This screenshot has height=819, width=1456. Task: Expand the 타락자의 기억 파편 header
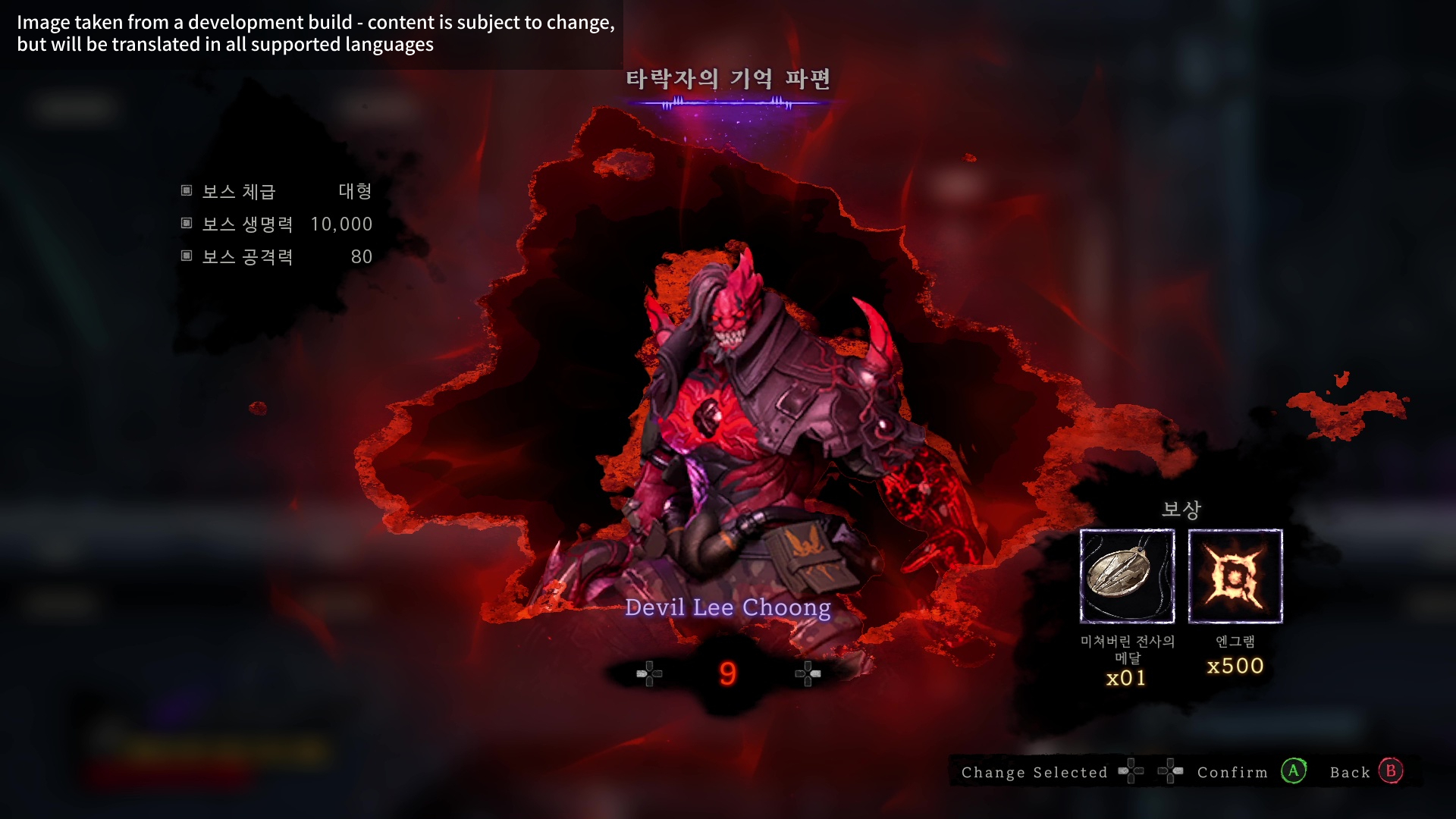(x=728, y=78)
